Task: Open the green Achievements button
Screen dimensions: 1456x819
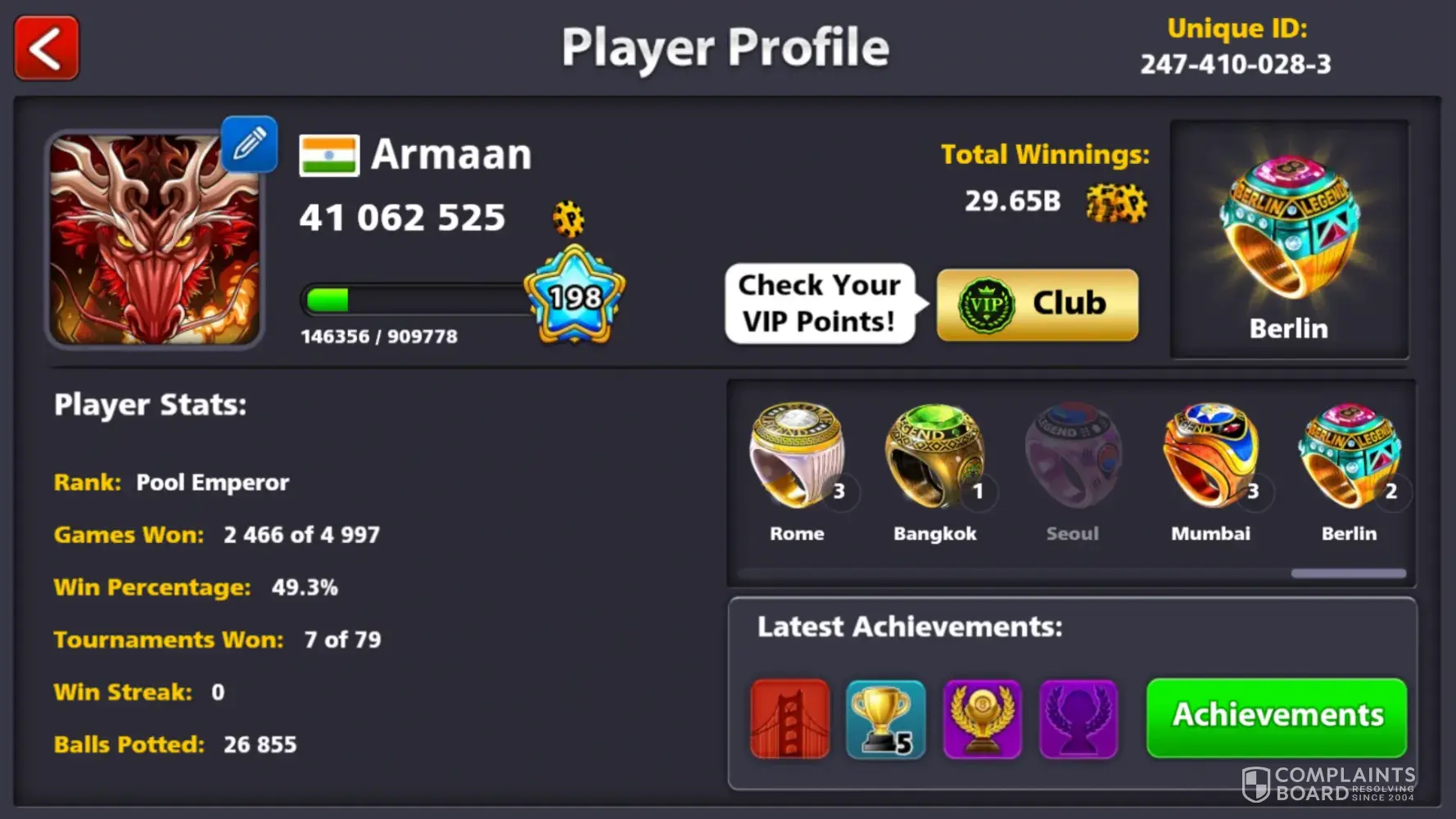Action: point(1277,717)
